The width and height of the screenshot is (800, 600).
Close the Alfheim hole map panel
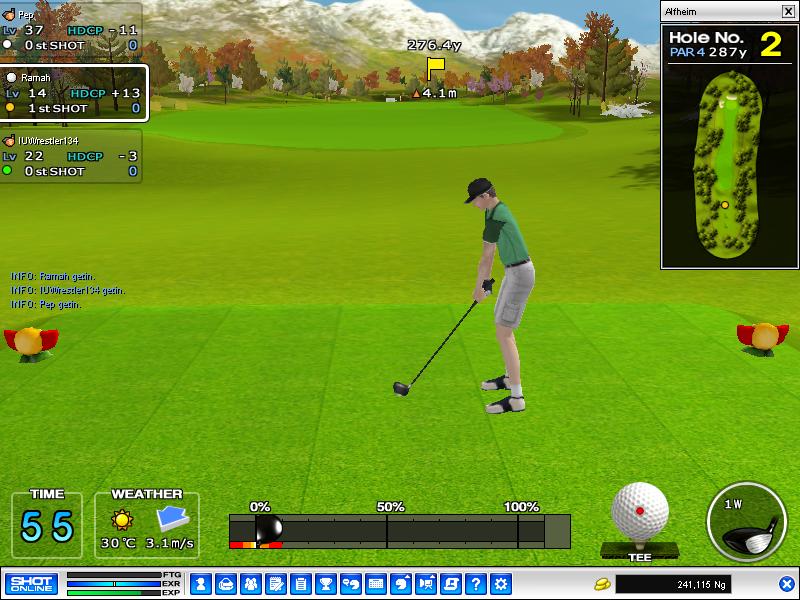point(787,12)
